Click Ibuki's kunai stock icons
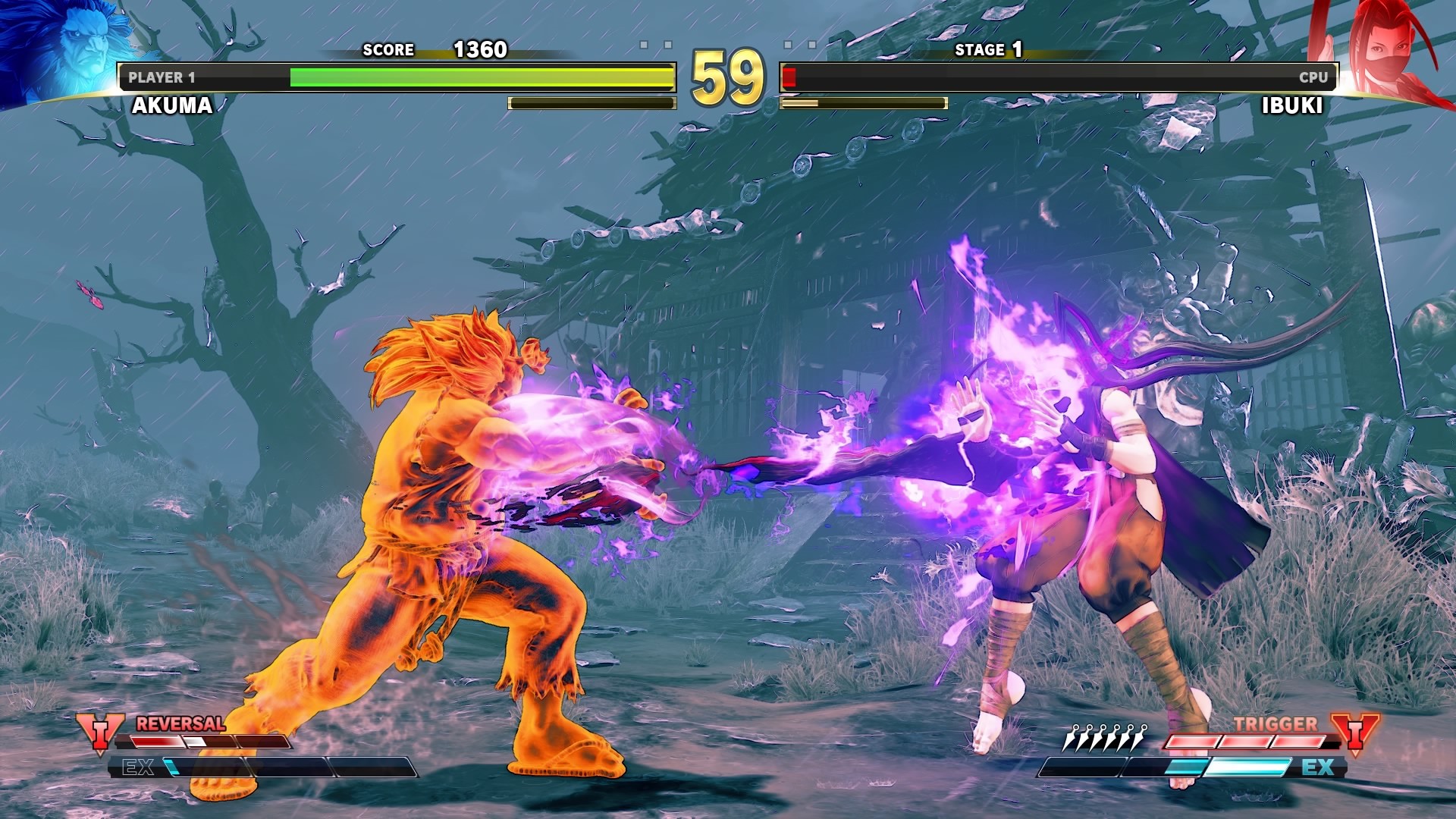This screenshot has height=819, width=1456. [1105, 736]
